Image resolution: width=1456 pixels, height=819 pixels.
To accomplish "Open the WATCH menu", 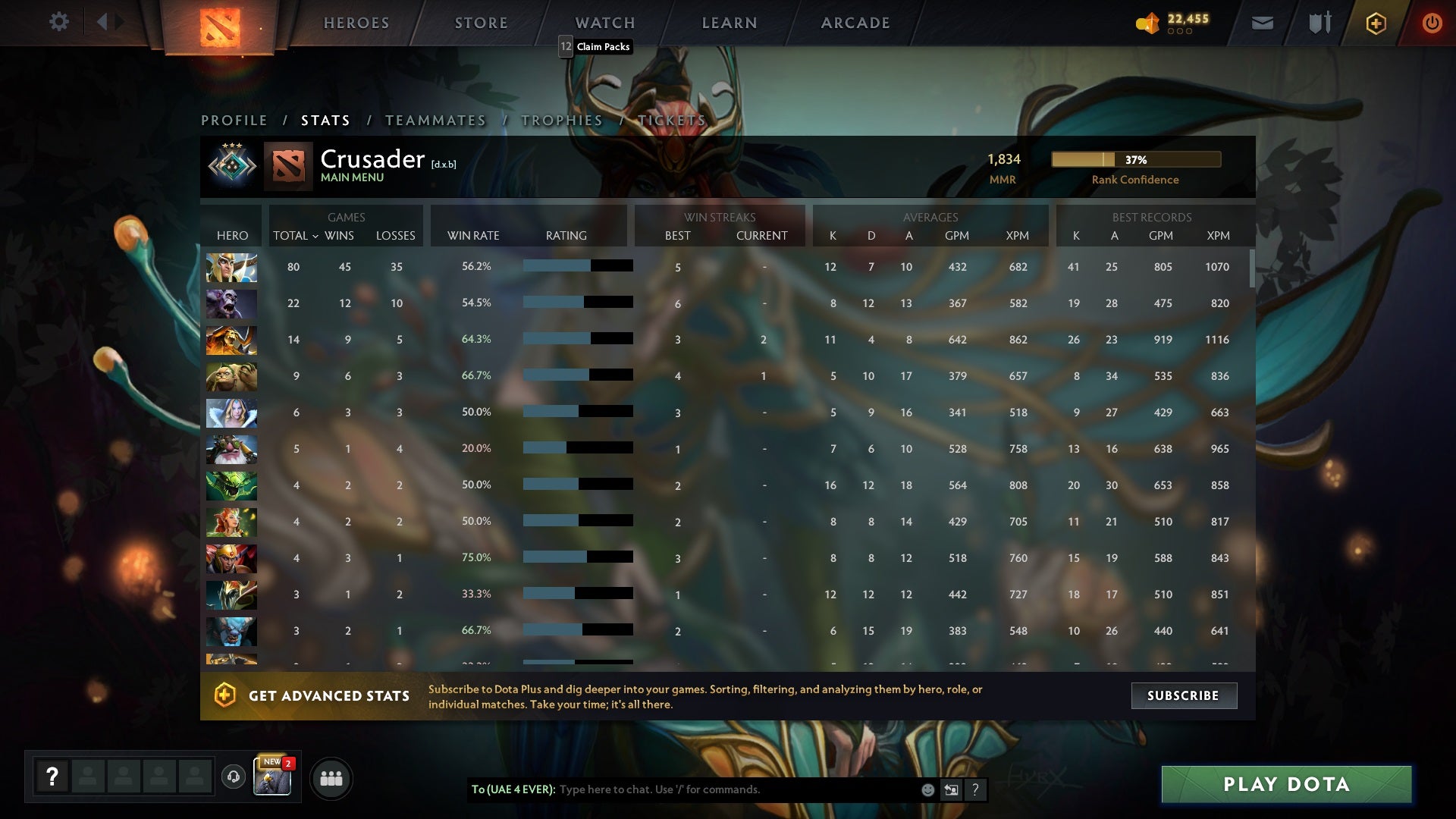I will tap(604, 23).
